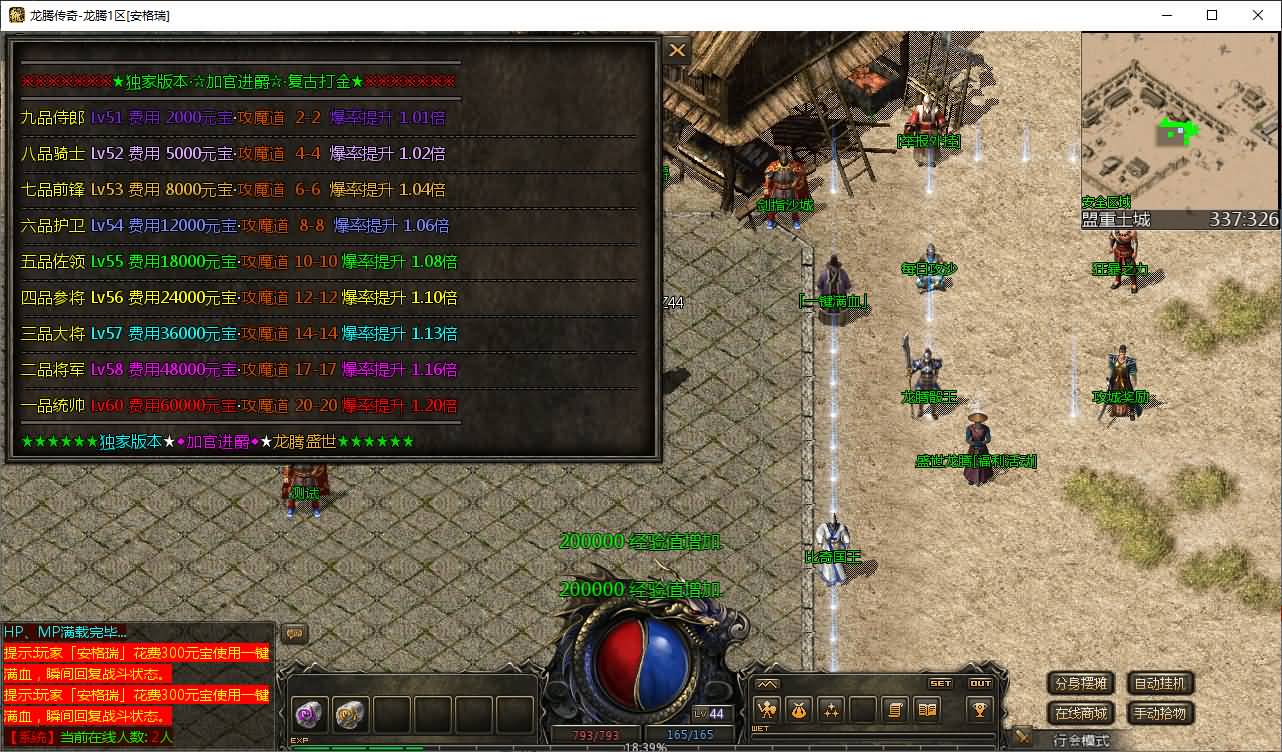Select the 三品大将 Lv57 rank row
The width and height of the screenshot is (1282, 752).
(238, 334)
